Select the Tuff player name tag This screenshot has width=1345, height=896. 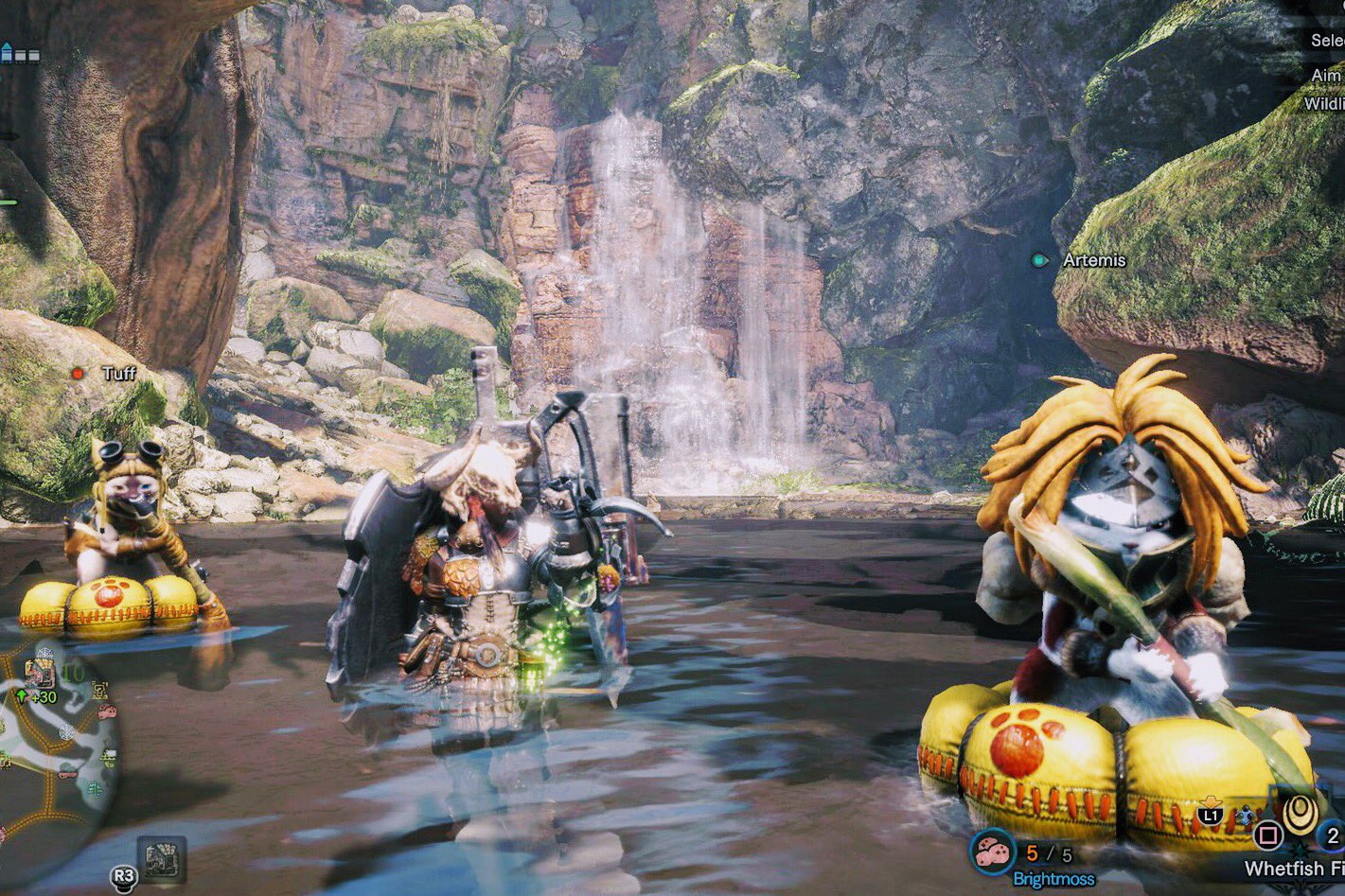pyautogui.click(x=118, y=374)
